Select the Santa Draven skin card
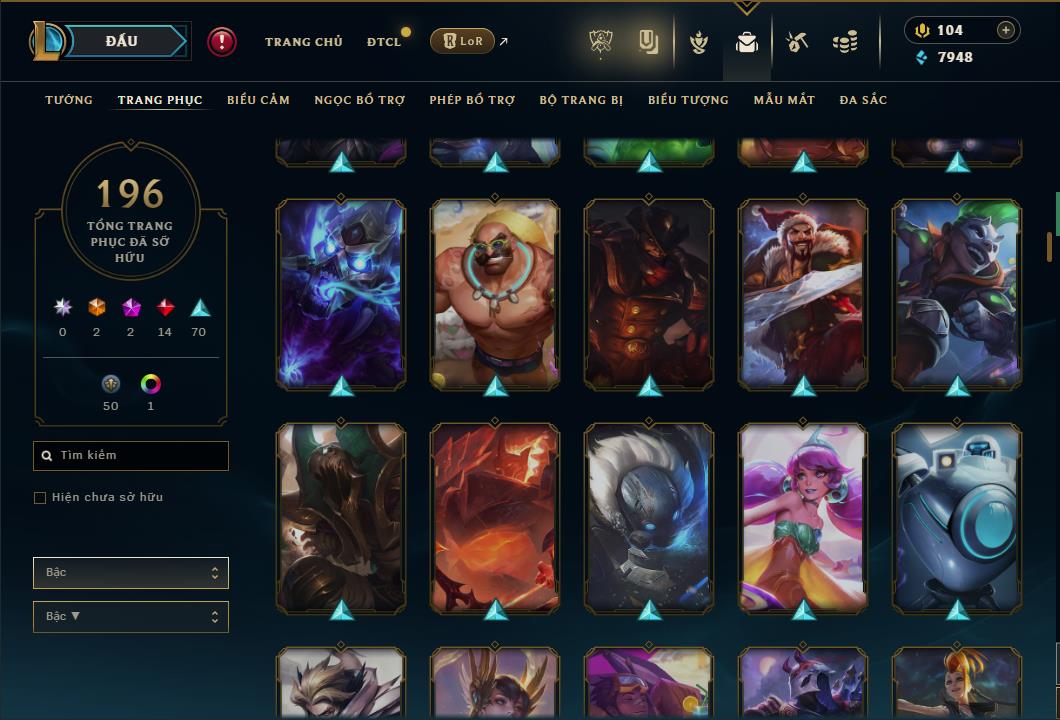The width and height of the screenshot is (1060, 720). [x=803, y=293]
